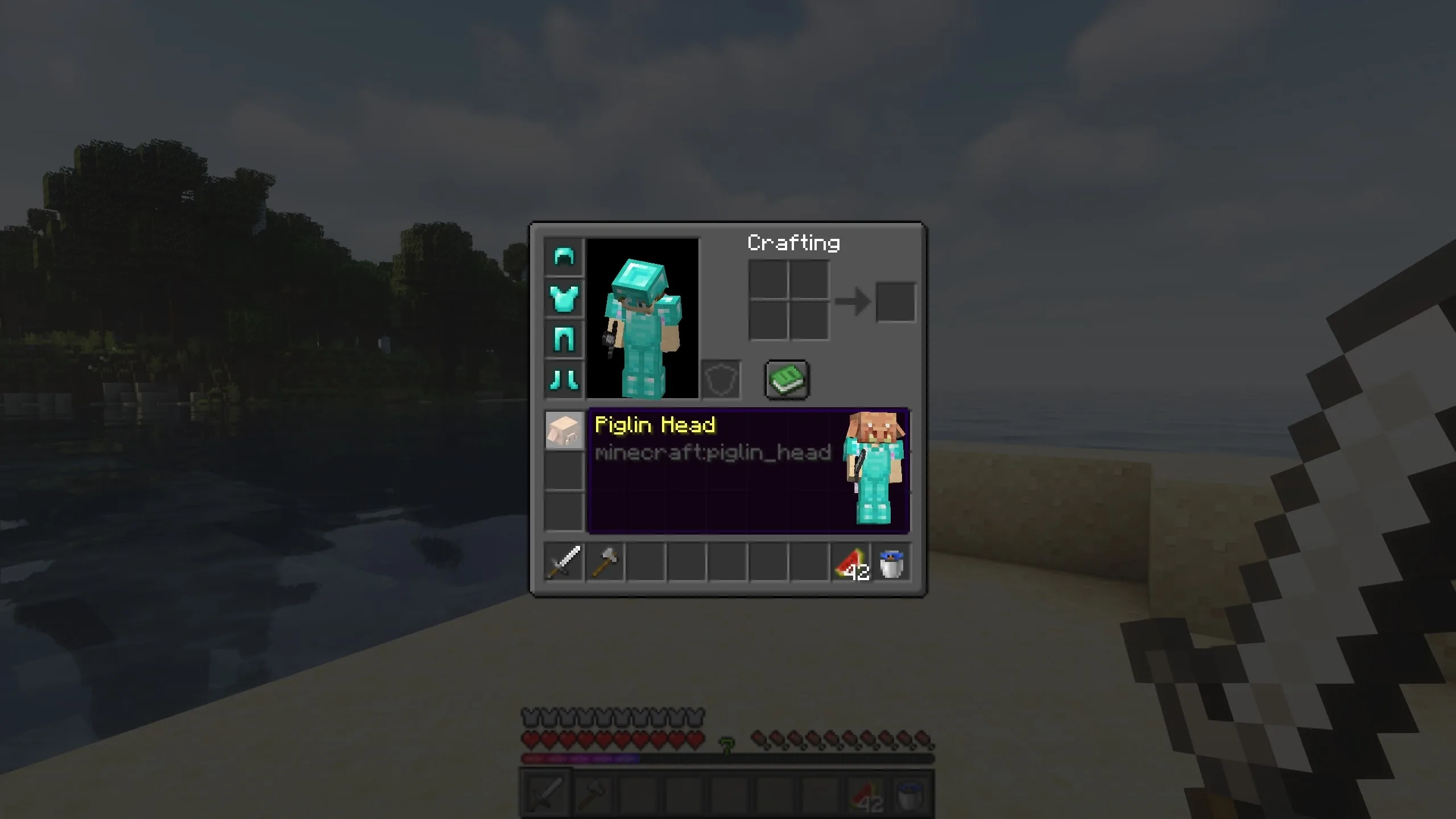The width and height of the screenshot is (1456, 819).
Task: Select the bucket of fish in the hotbar
Action: point(891,562)
